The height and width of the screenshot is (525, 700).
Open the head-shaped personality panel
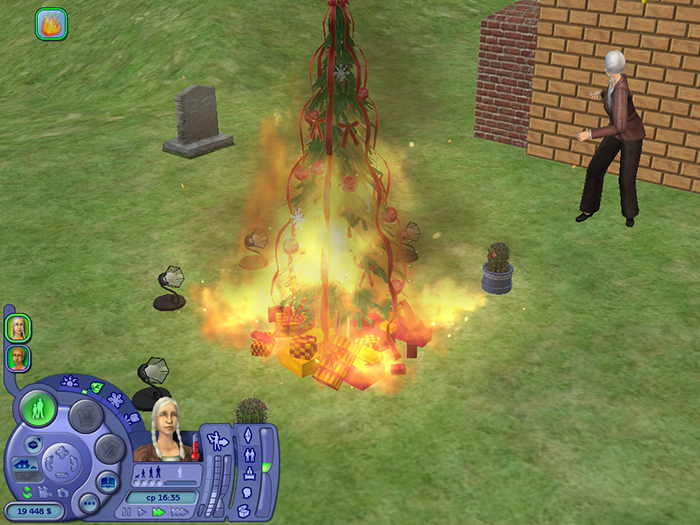point(246,492)
